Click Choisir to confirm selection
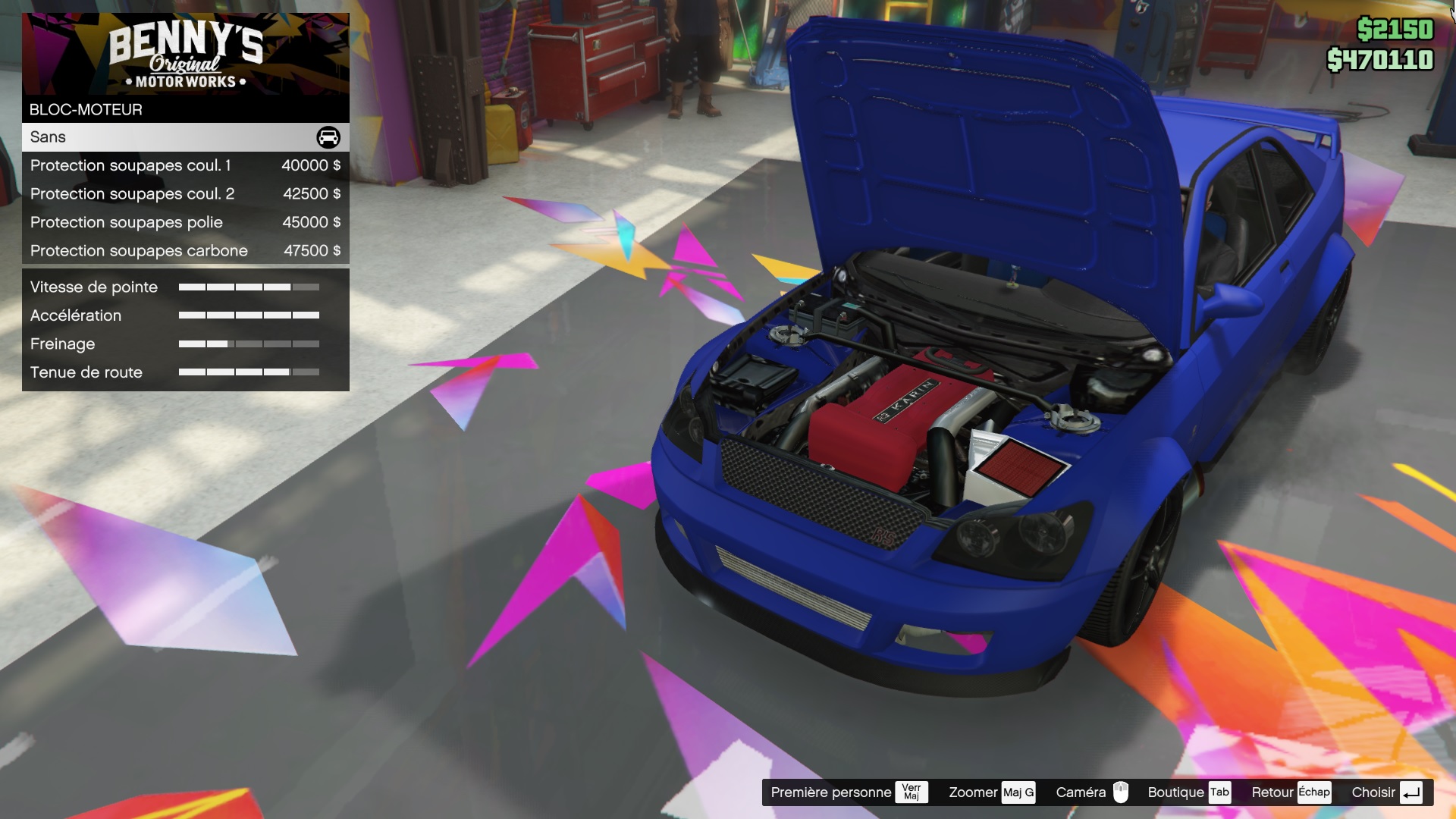The height and width of the screenshot is (819, 1456). point(1374,792)
